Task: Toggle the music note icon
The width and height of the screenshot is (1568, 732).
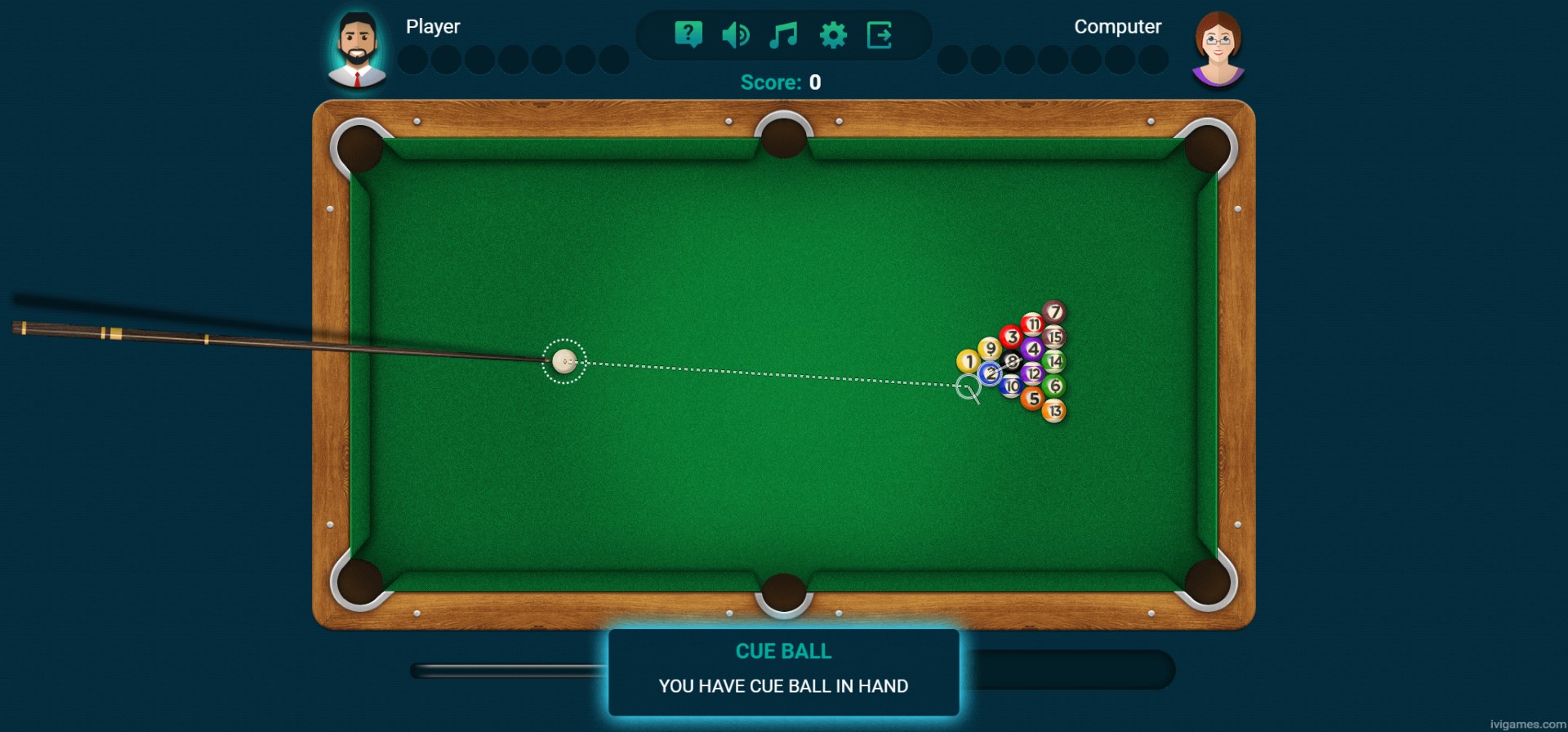Action: pyautogui.click(x=783, y=33)
